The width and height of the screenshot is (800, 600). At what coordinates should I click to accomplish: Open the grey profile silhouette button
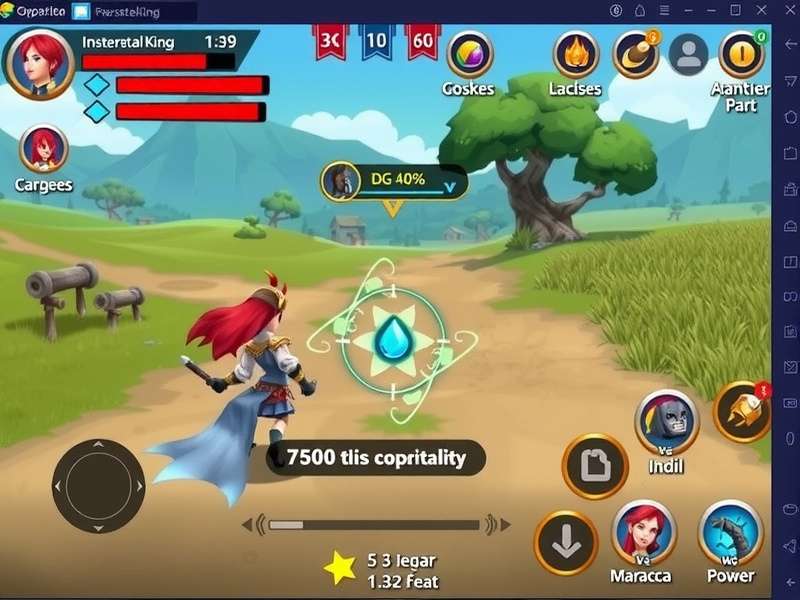(688, 54)
